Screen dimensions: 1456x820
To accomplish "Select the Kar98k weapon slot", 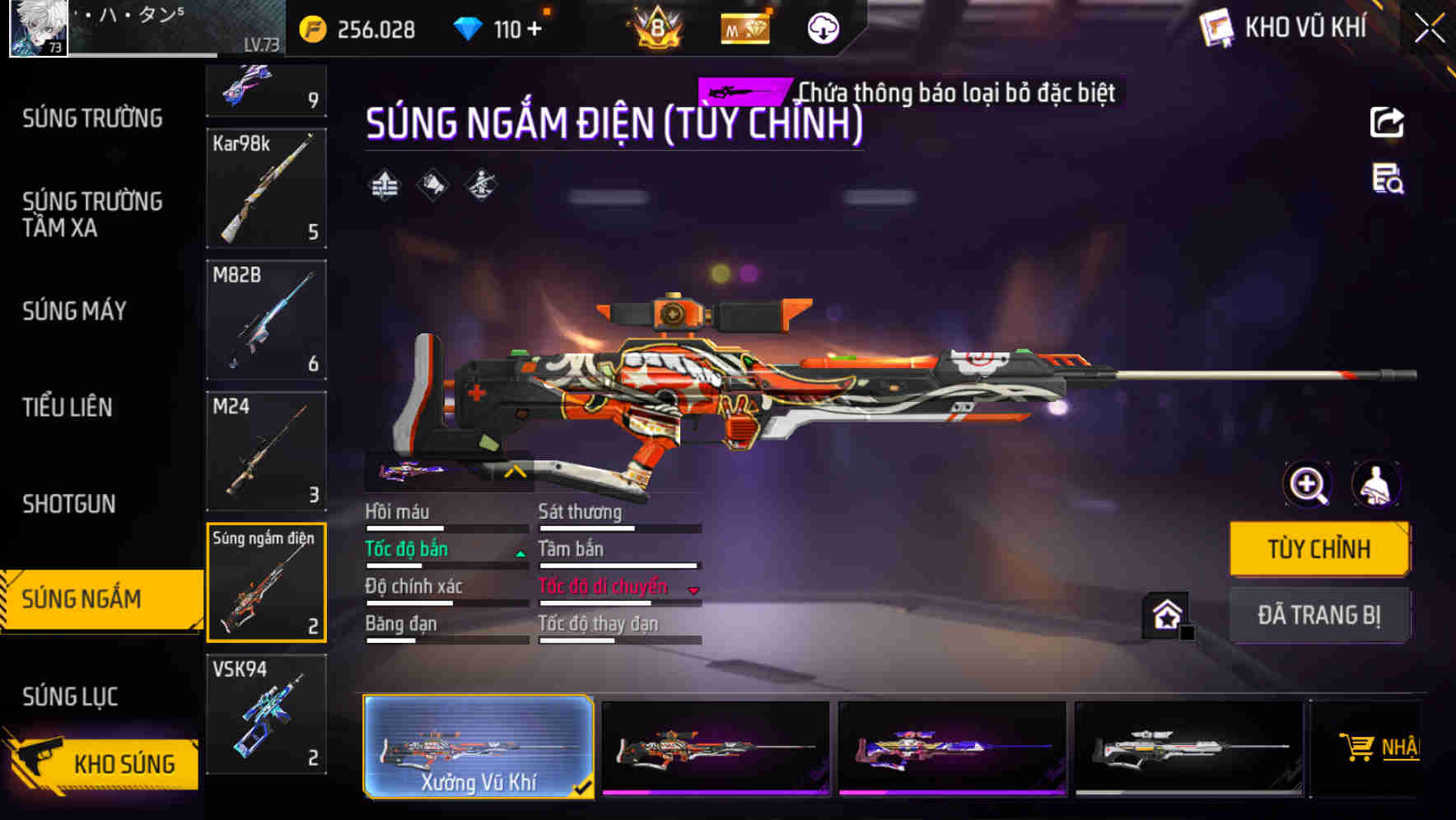I will tap(266, 189).
